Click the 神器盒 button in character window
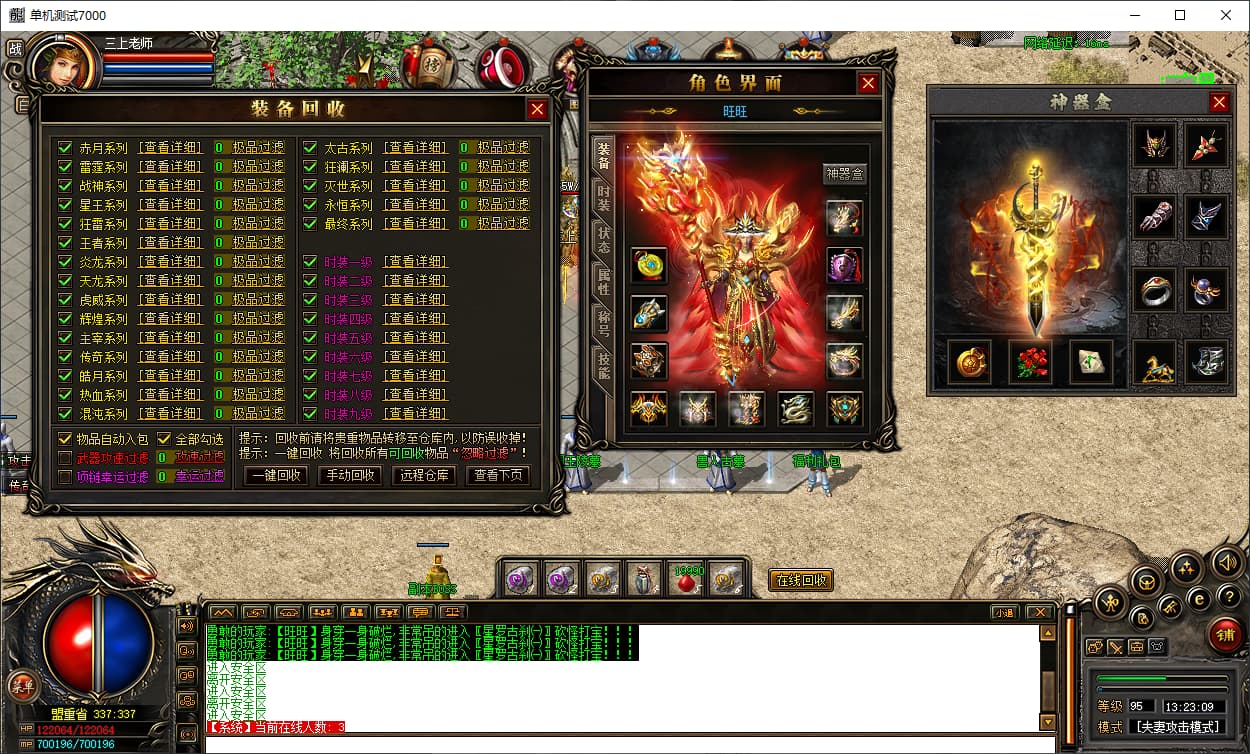Screen dimensions: 1250x754 [844, 174]
